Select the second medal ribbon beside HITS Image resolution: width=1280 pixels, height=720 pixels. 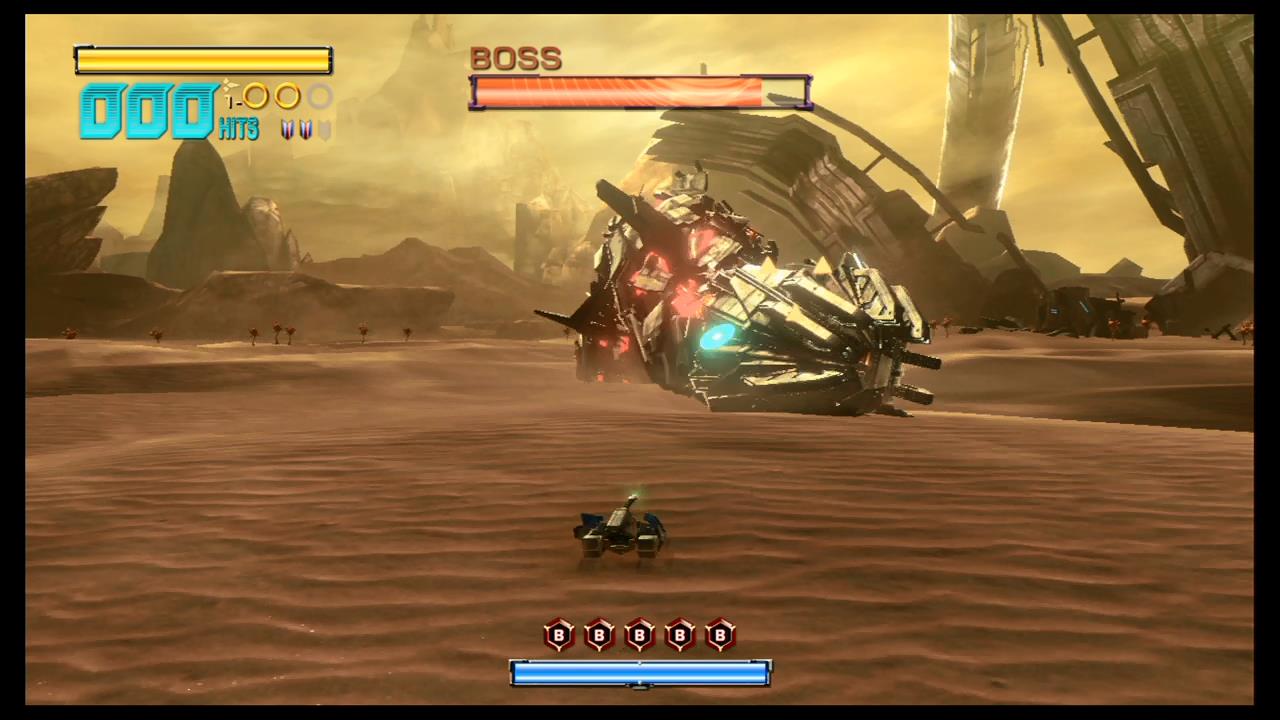[305, 130]
